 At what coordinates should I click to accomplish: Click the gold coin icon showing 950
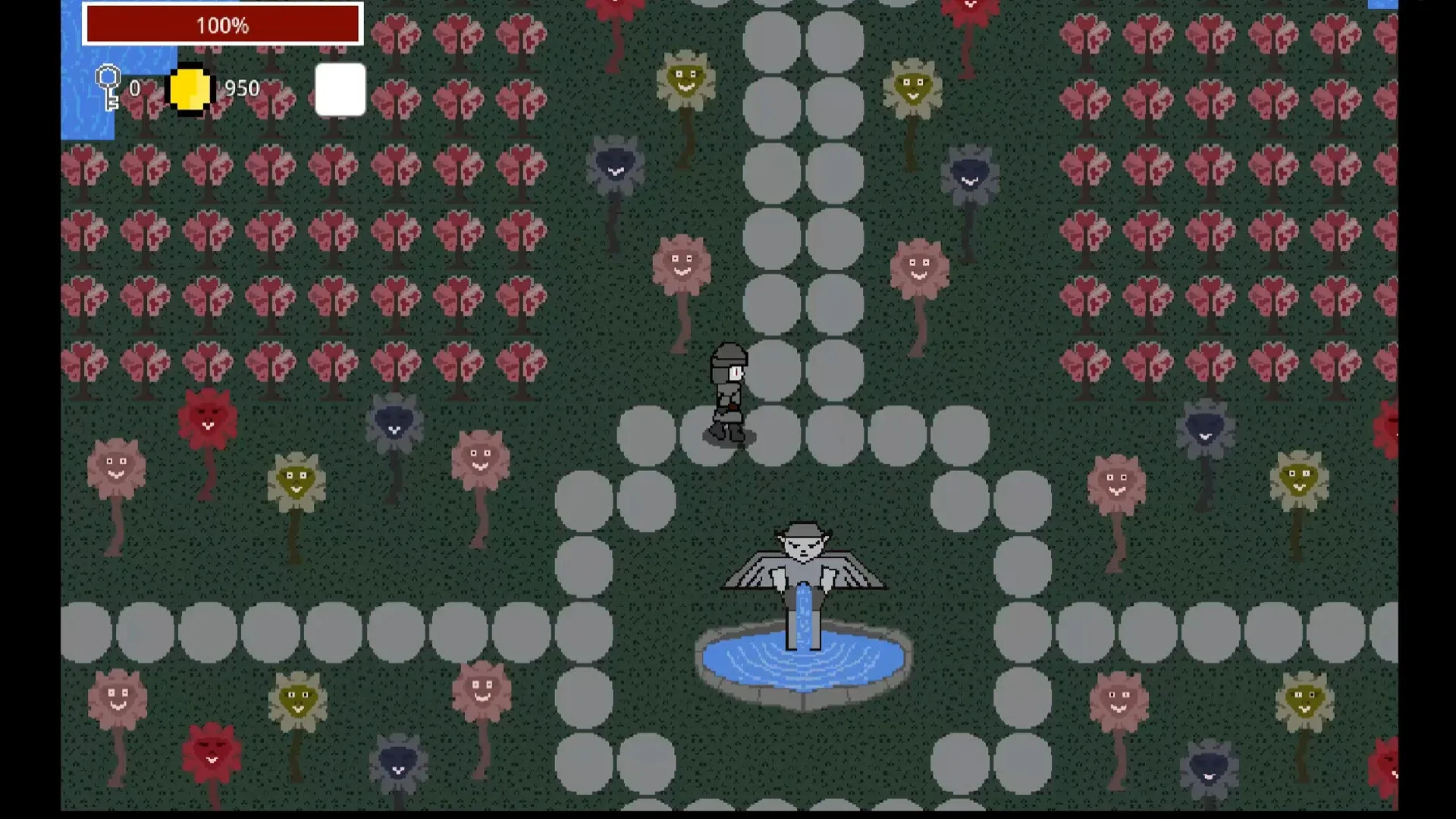[x=190, y=89]
